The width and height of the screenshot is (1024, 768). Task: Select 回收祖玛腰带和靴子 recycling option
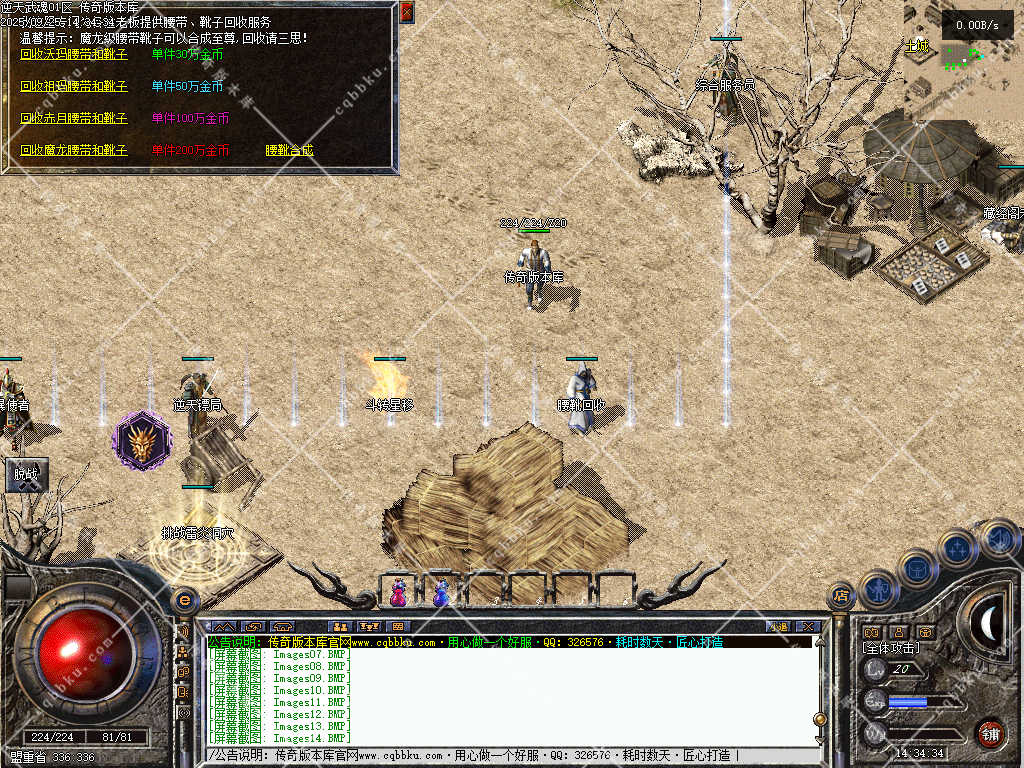coord(74,86)
